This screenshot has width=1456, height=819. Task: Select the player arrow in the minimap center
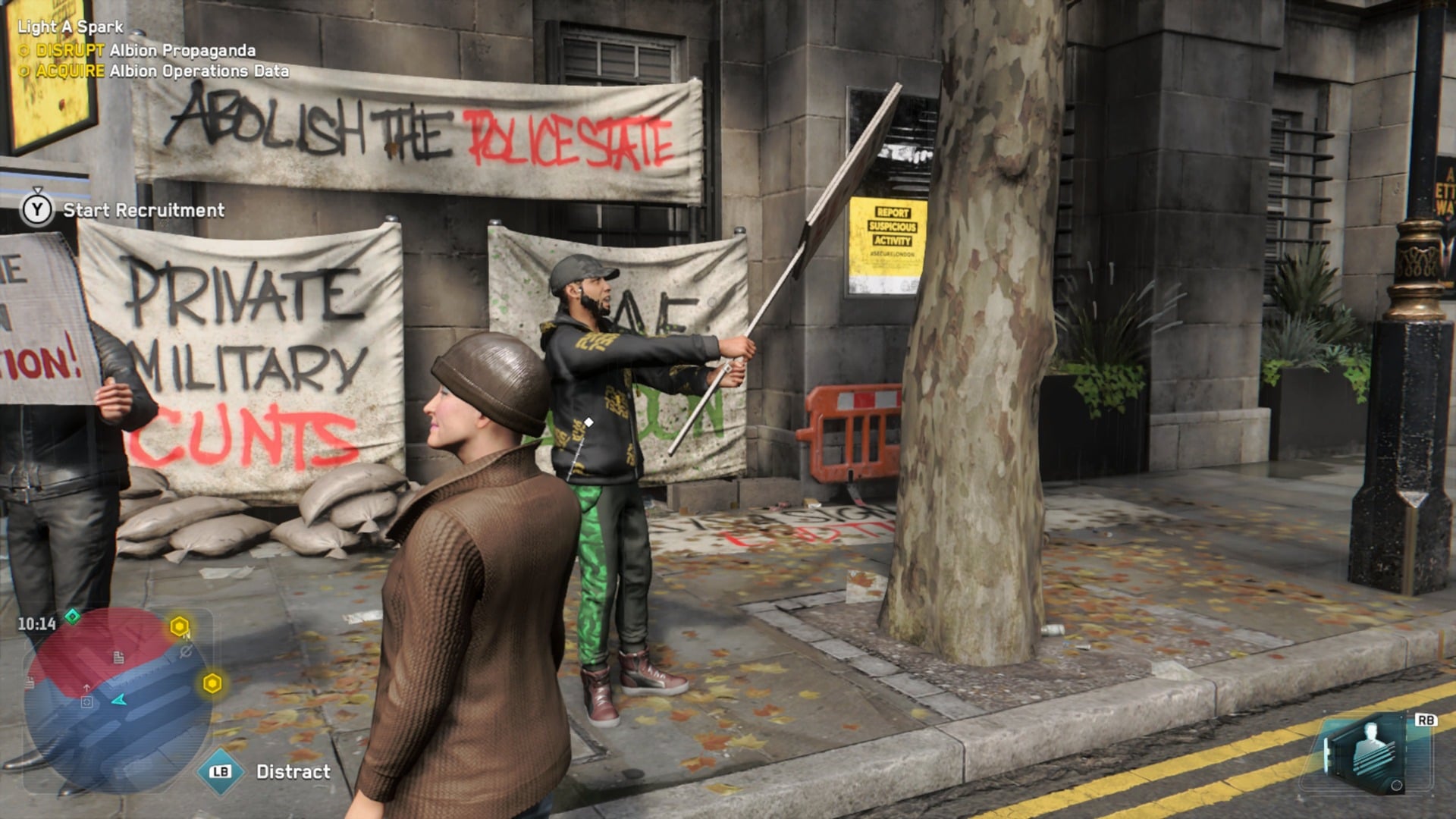point(119,701)
